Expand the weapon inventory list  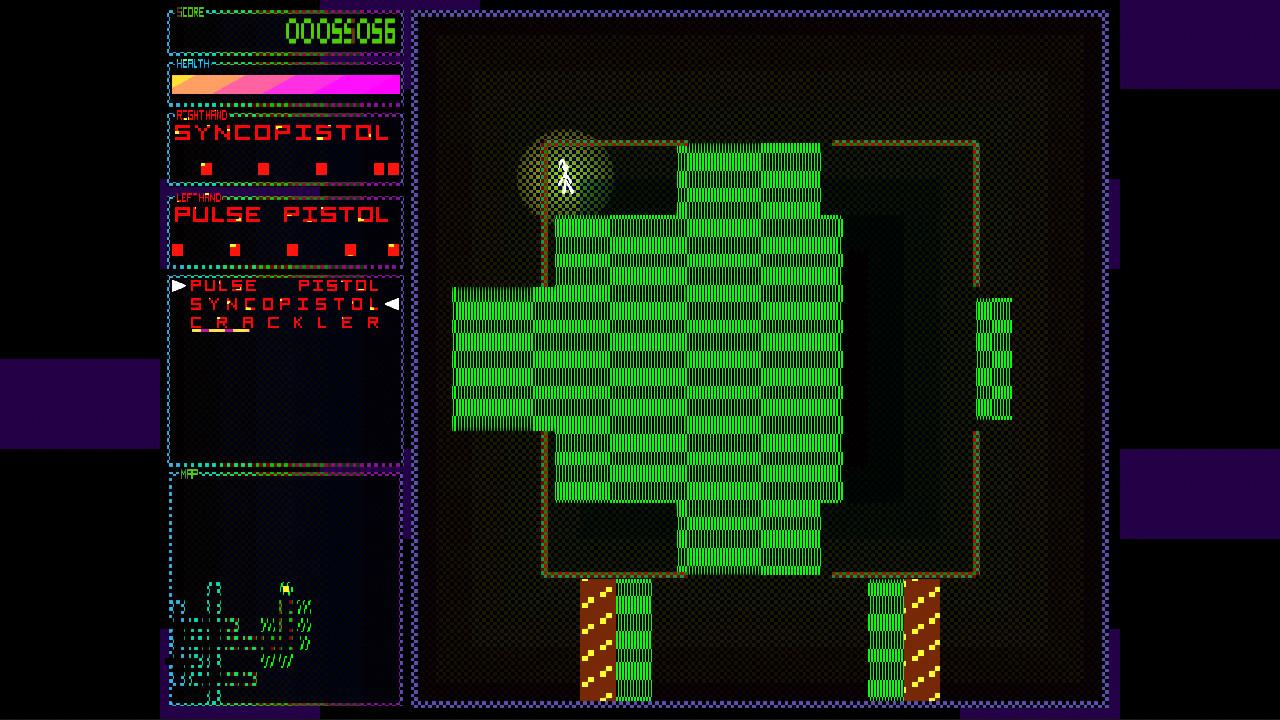283,370
